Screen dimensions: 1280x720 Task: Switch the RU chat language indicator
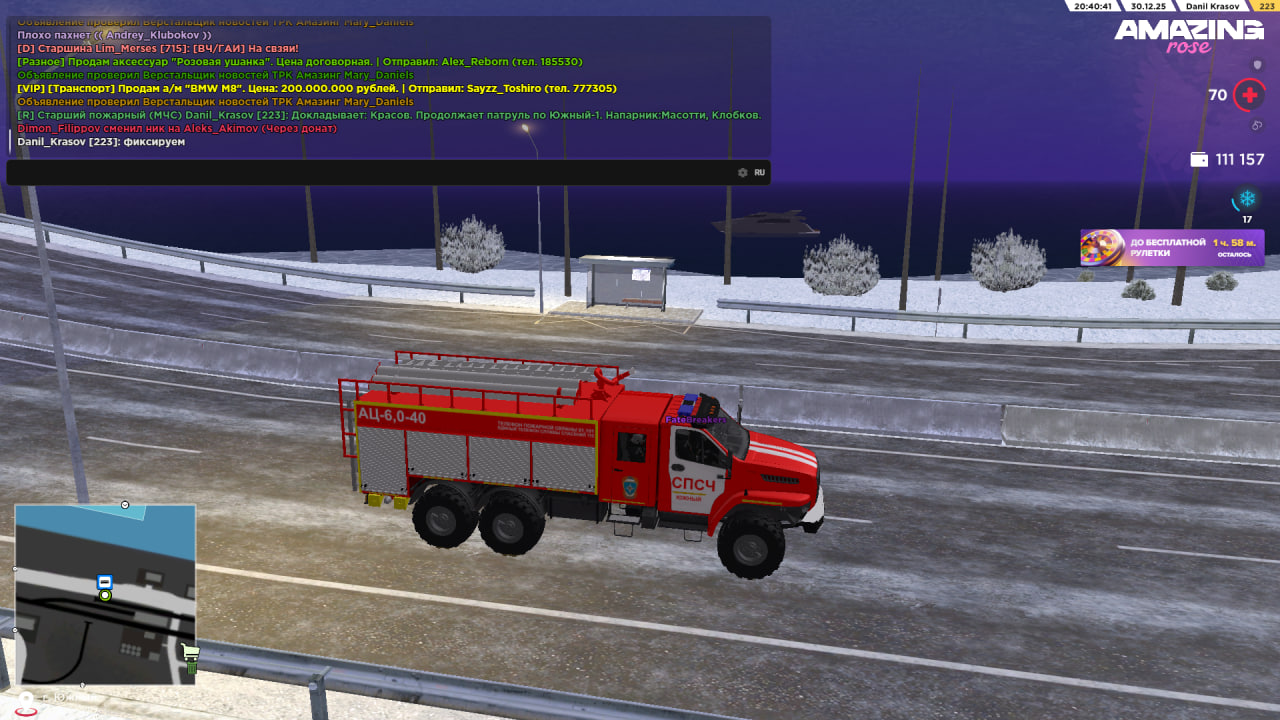coord(760,172)
